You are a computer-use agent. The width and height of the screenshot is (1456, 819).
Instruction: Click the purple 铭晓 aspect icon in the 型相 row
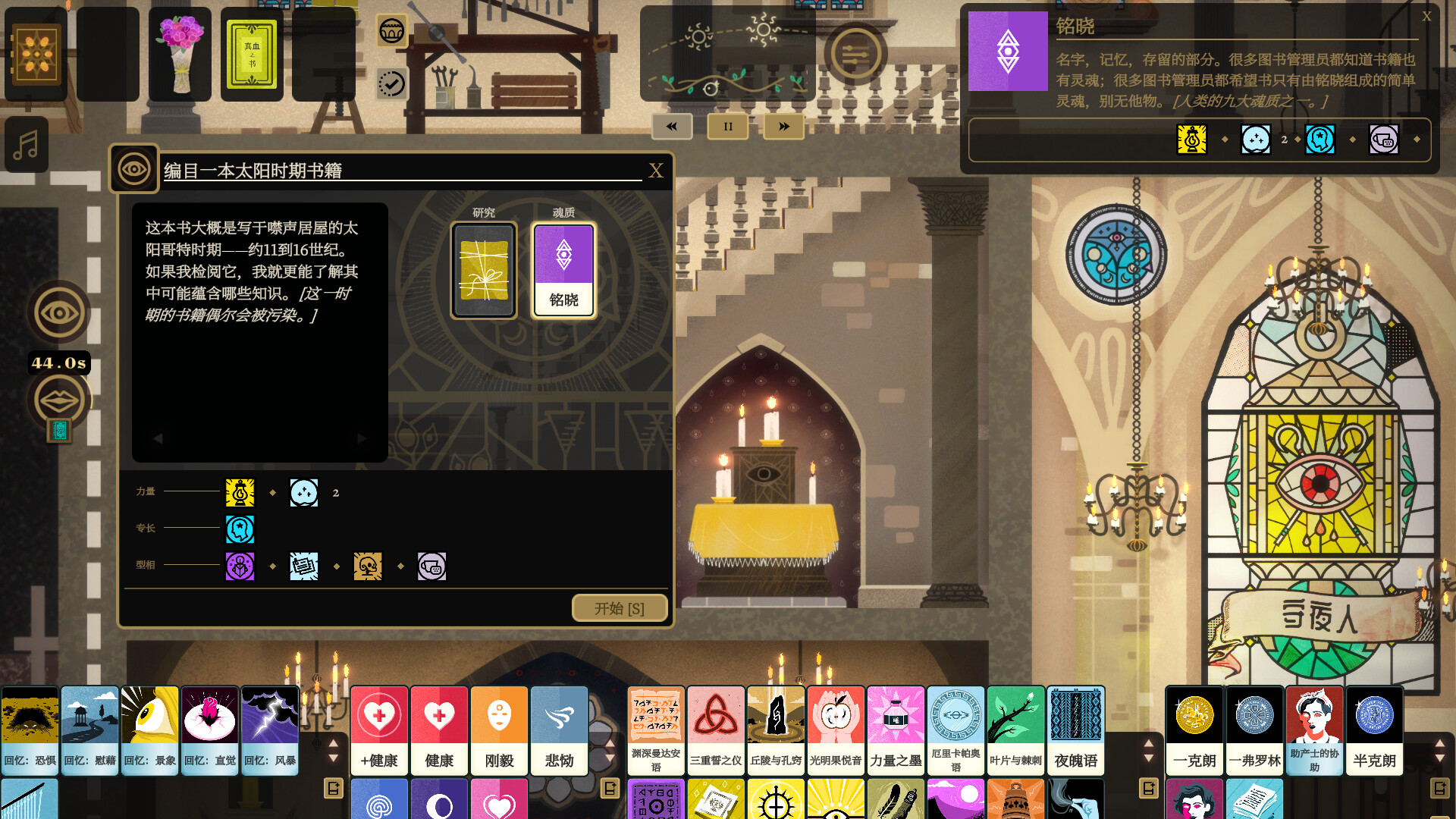point(240,566)
